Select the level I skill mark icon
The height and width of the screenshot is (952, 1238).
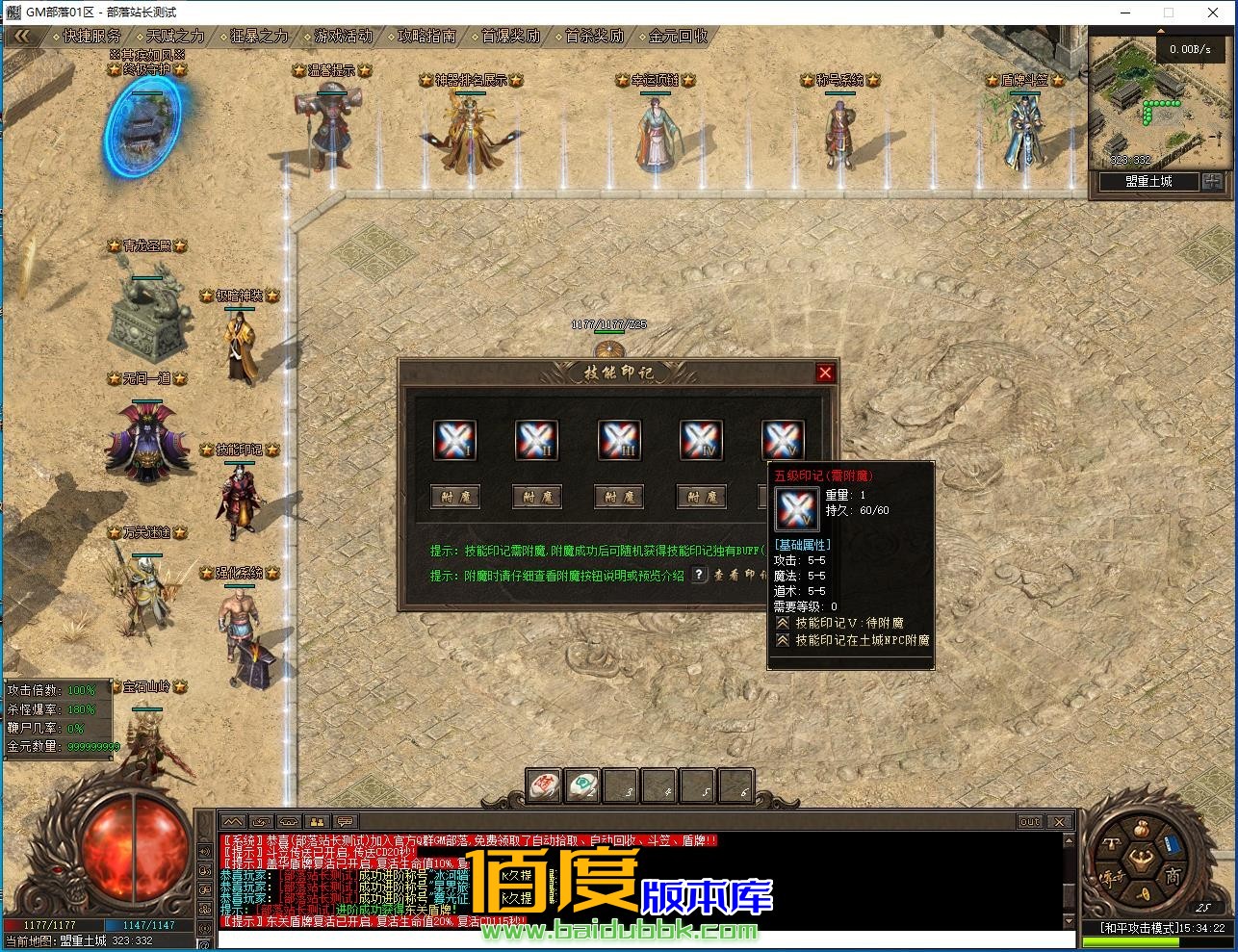click(x=455, y=441)
